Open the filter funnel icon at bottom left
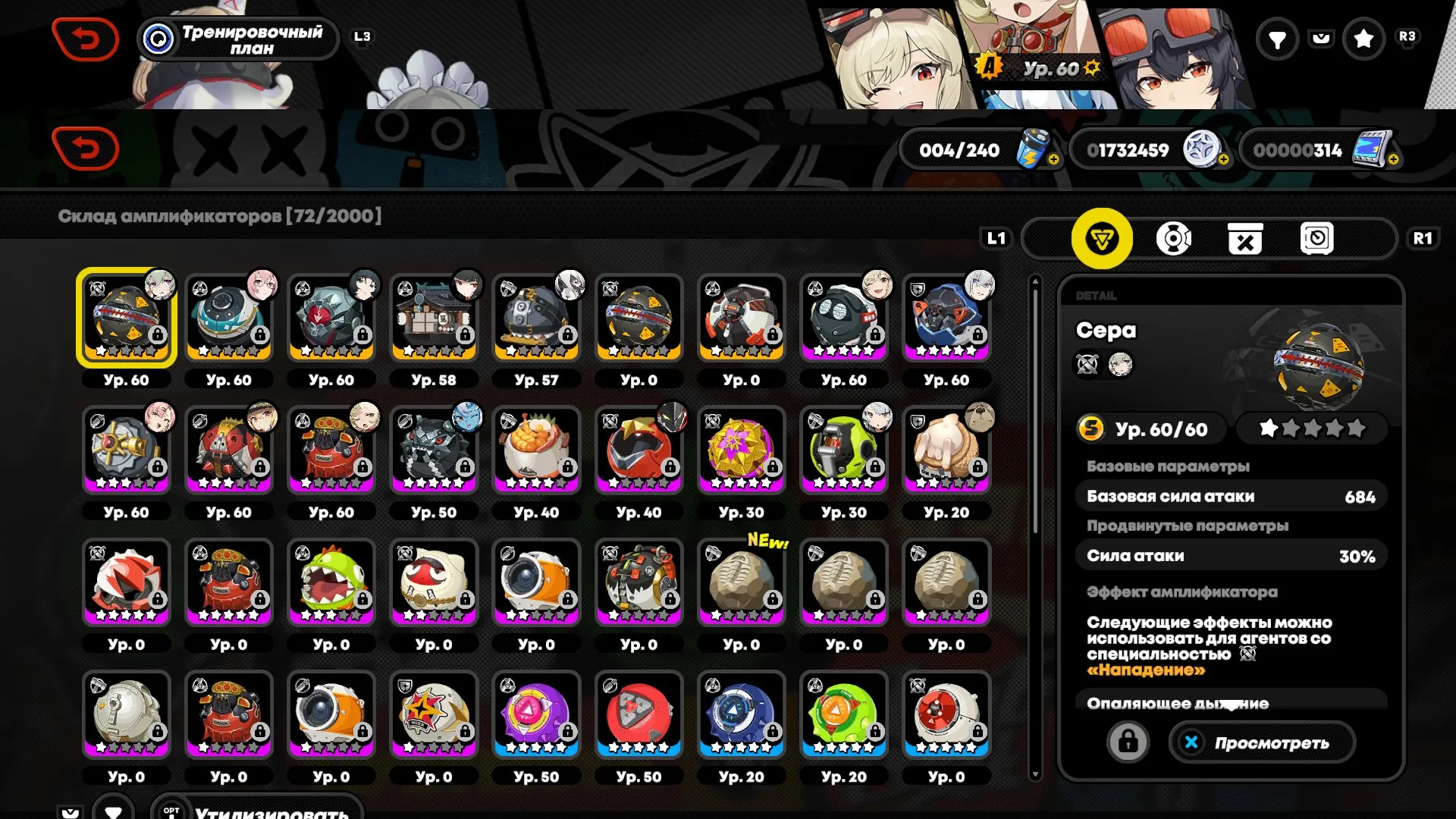1456x819 pixels. click(114, 810)
